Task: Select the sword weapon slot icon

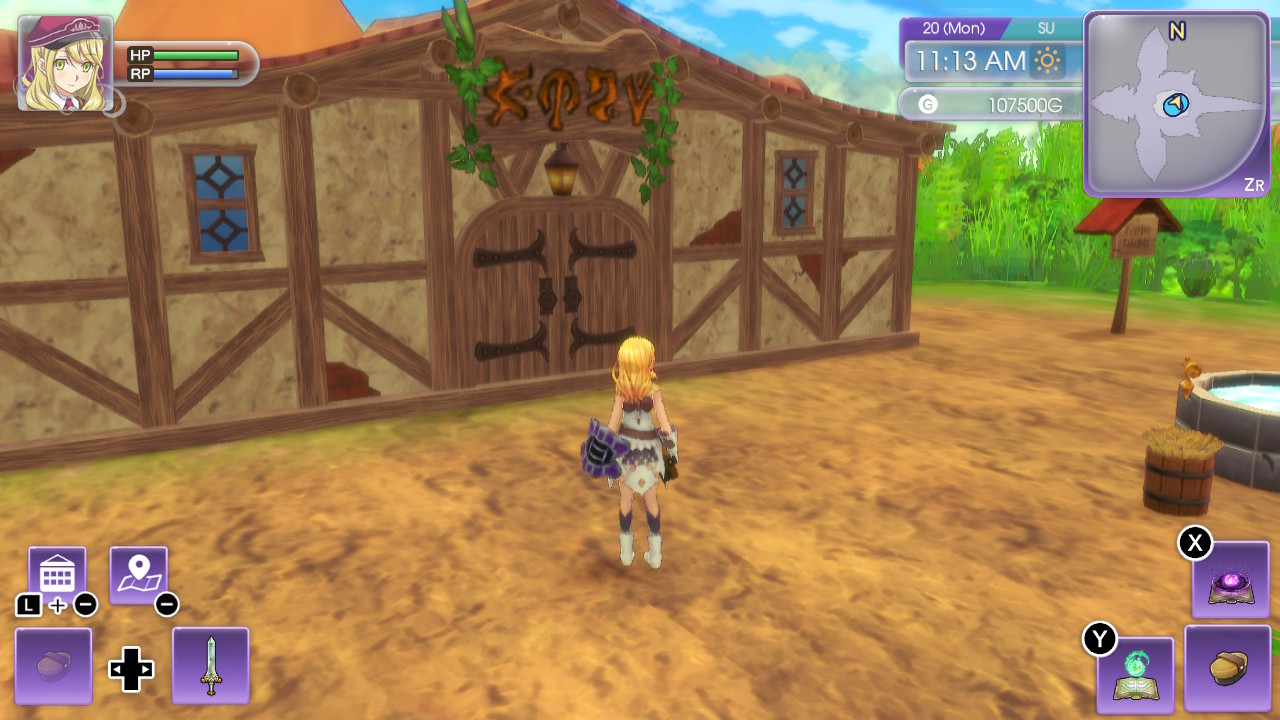Action: pyautogui.click(x=210, y=664)
